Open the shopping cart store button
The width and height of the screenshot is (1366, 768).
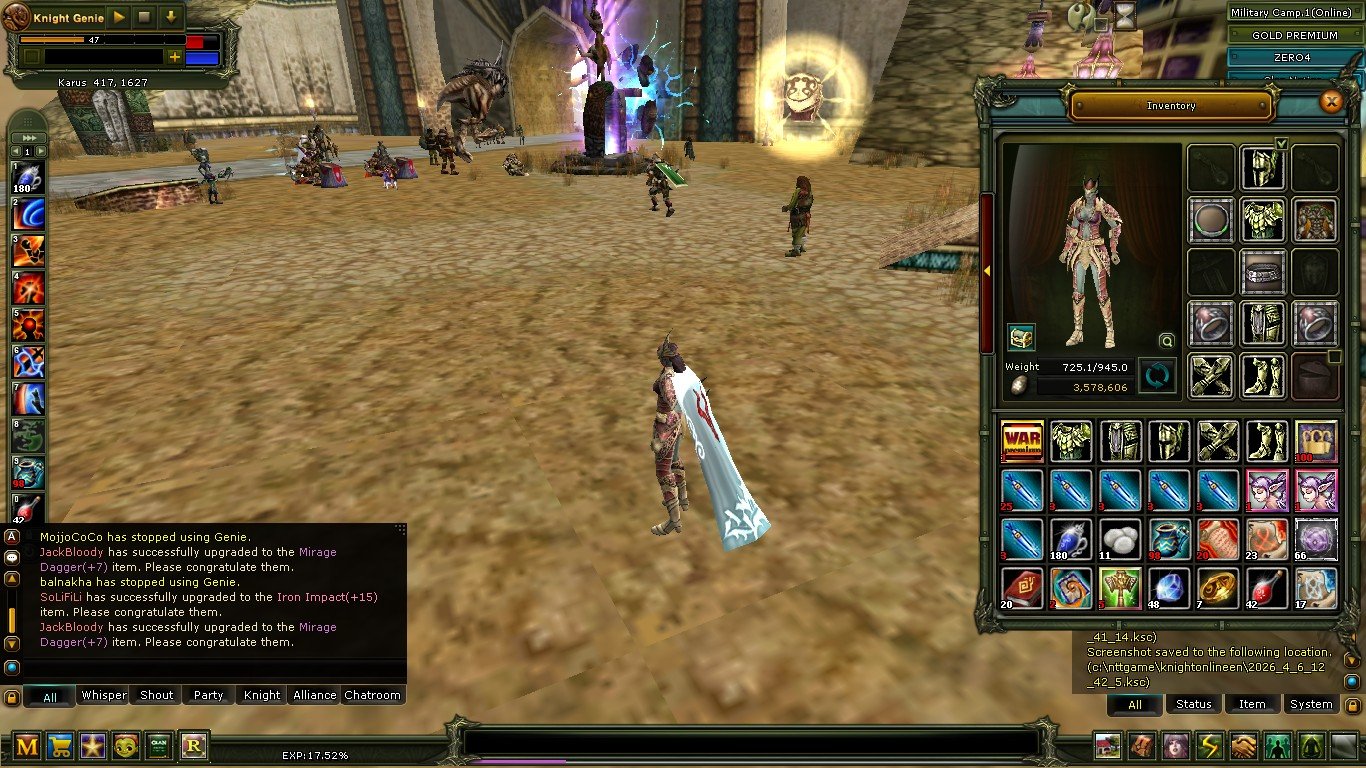pyautogui.click(x=60, y=745)
